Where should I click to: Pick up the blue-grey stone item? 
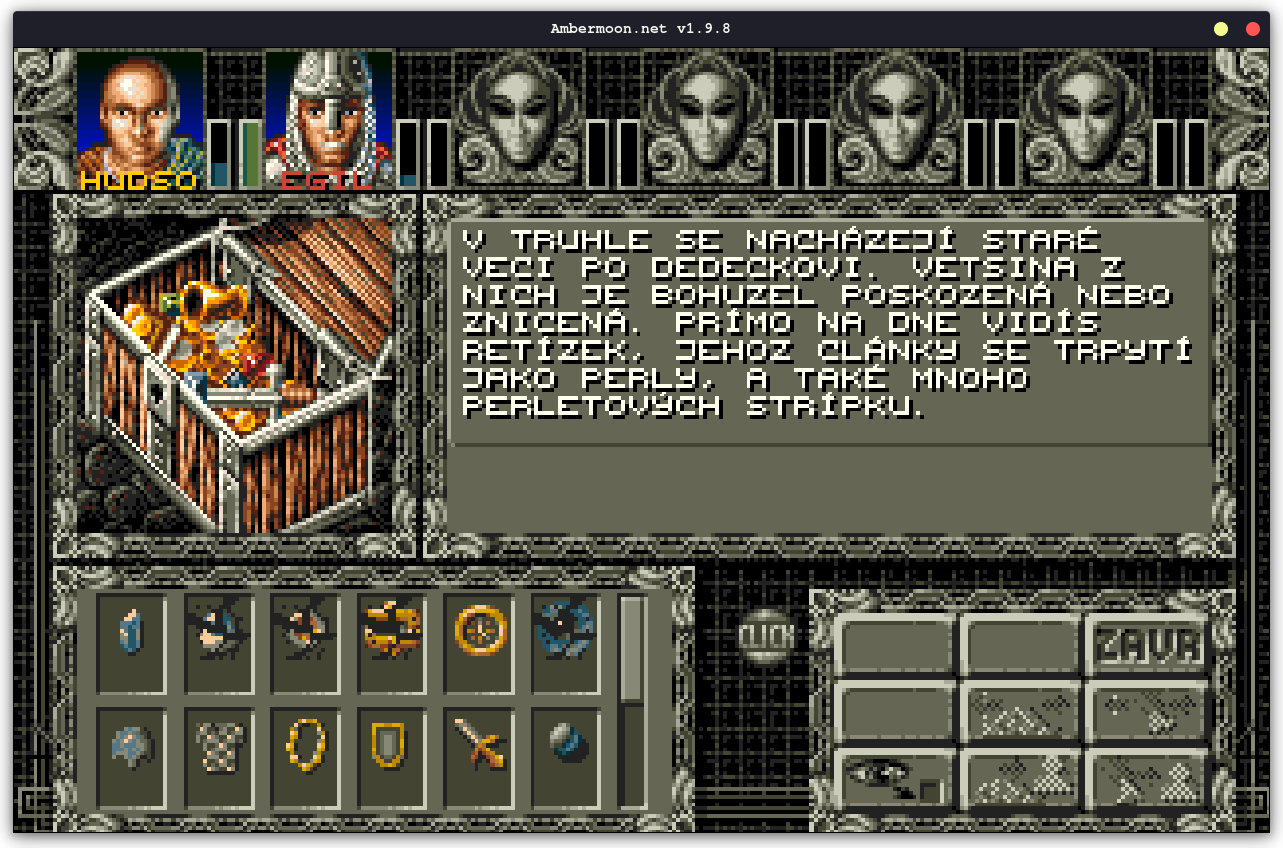point(566,746)
